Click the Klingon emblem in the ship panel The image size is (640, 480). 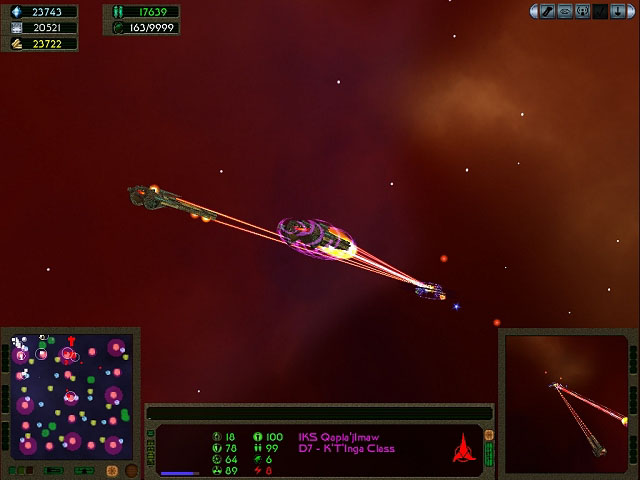click(463, 451)
